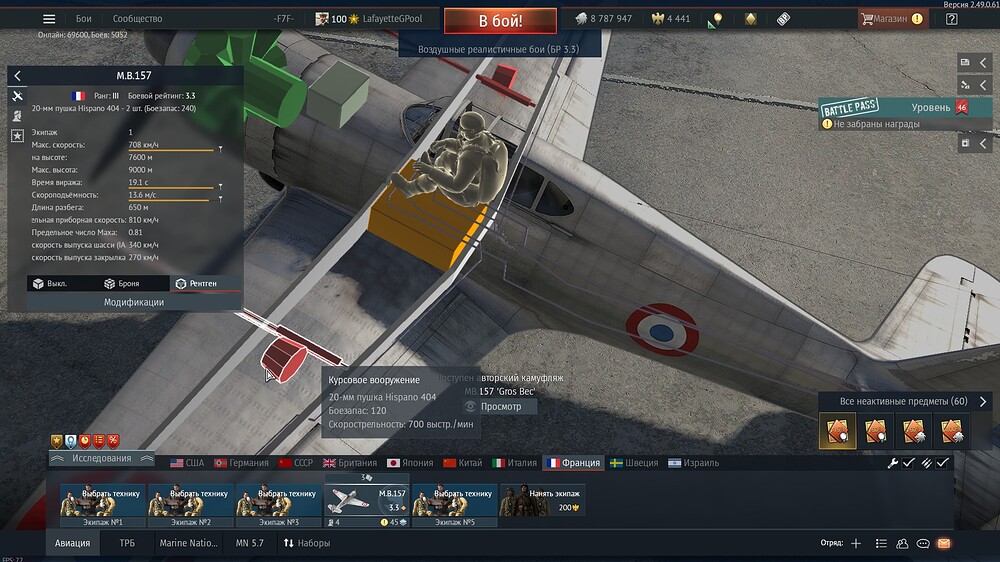
Task: Open the hamburger main menu
Action: tap(49, 19)
